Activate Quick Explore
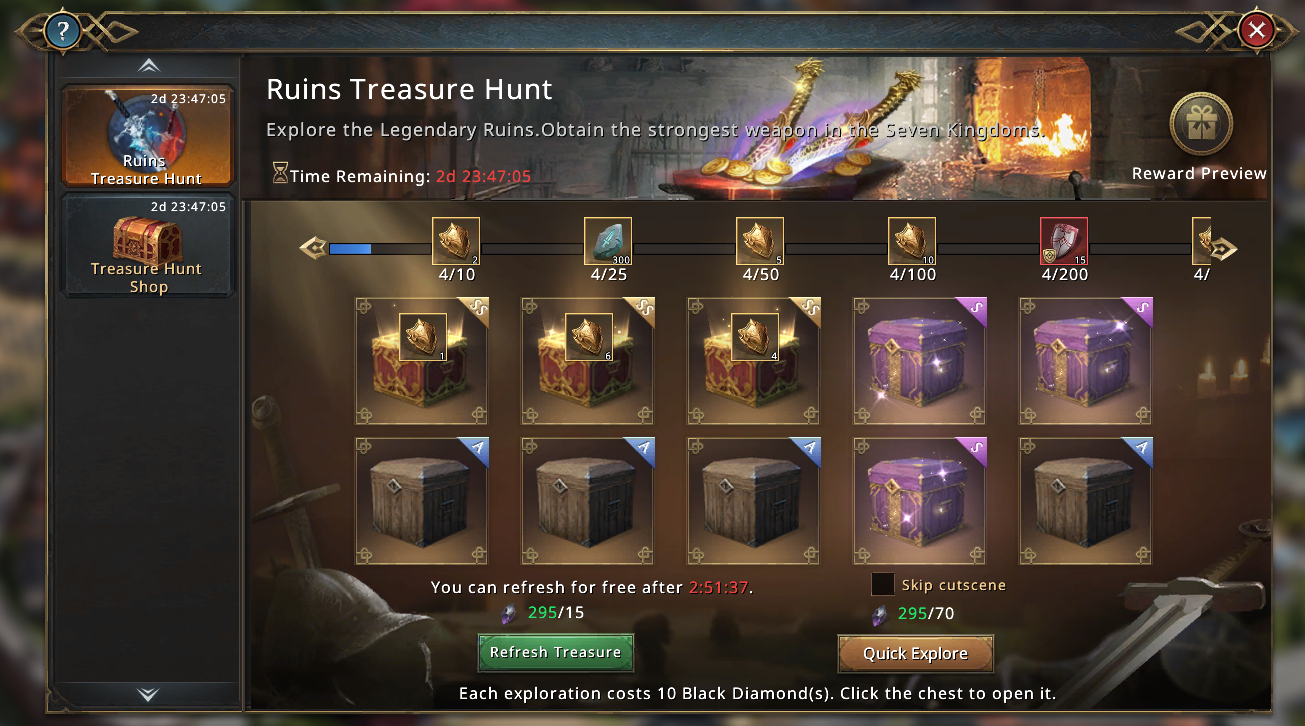 click(915, 654)
